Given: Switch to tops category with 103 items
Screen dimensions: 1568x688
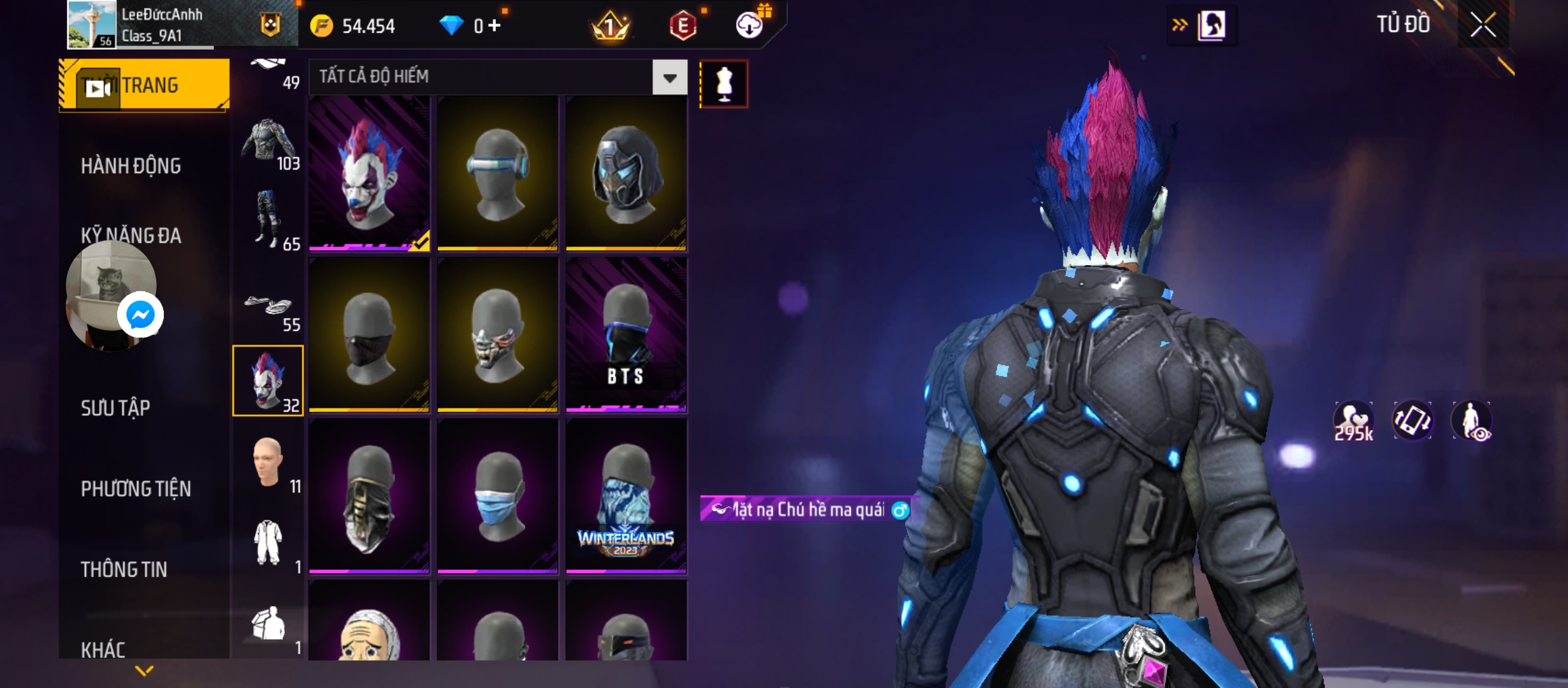Looking at the screenshot, I should 268,145.
